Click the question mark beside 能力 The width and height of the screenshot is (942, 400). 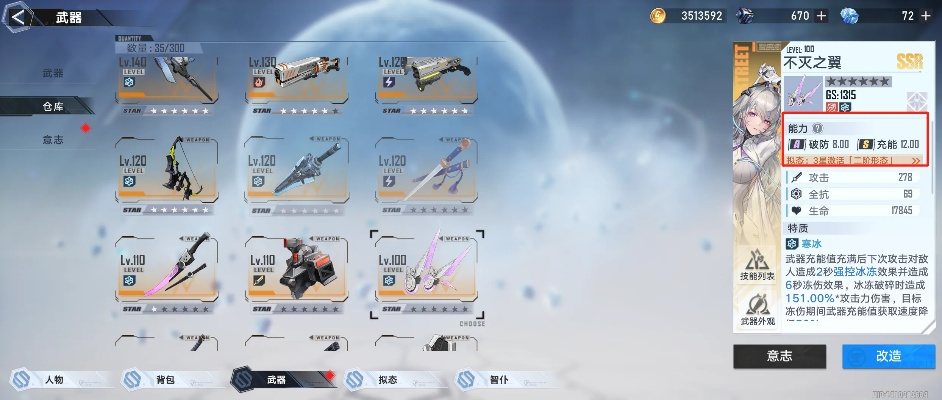click(817, 129)
